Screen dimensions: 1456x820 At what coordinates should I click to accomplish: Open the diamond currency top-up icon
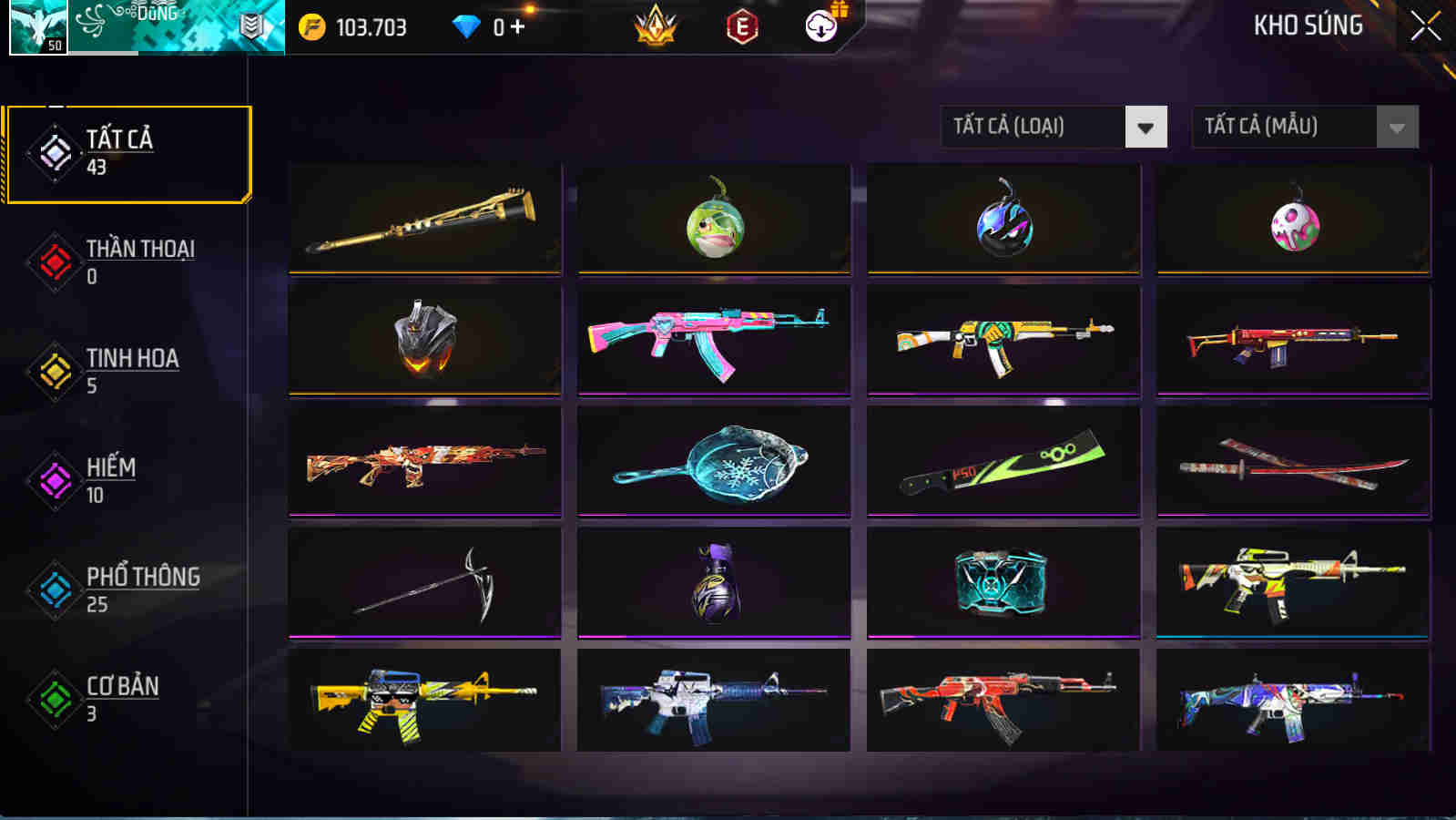coord(465,26)
